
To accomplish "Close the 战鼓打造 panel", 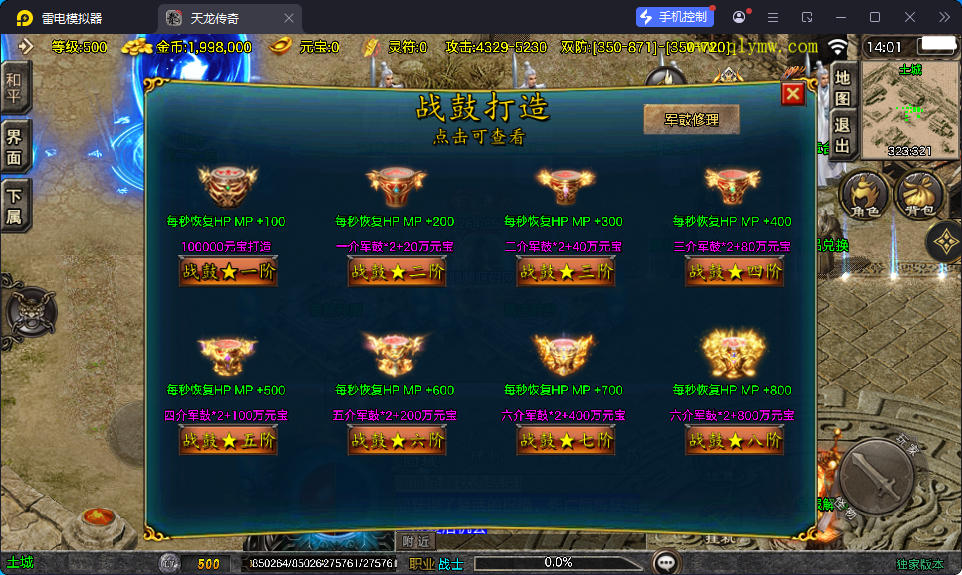I will (793, 94).
